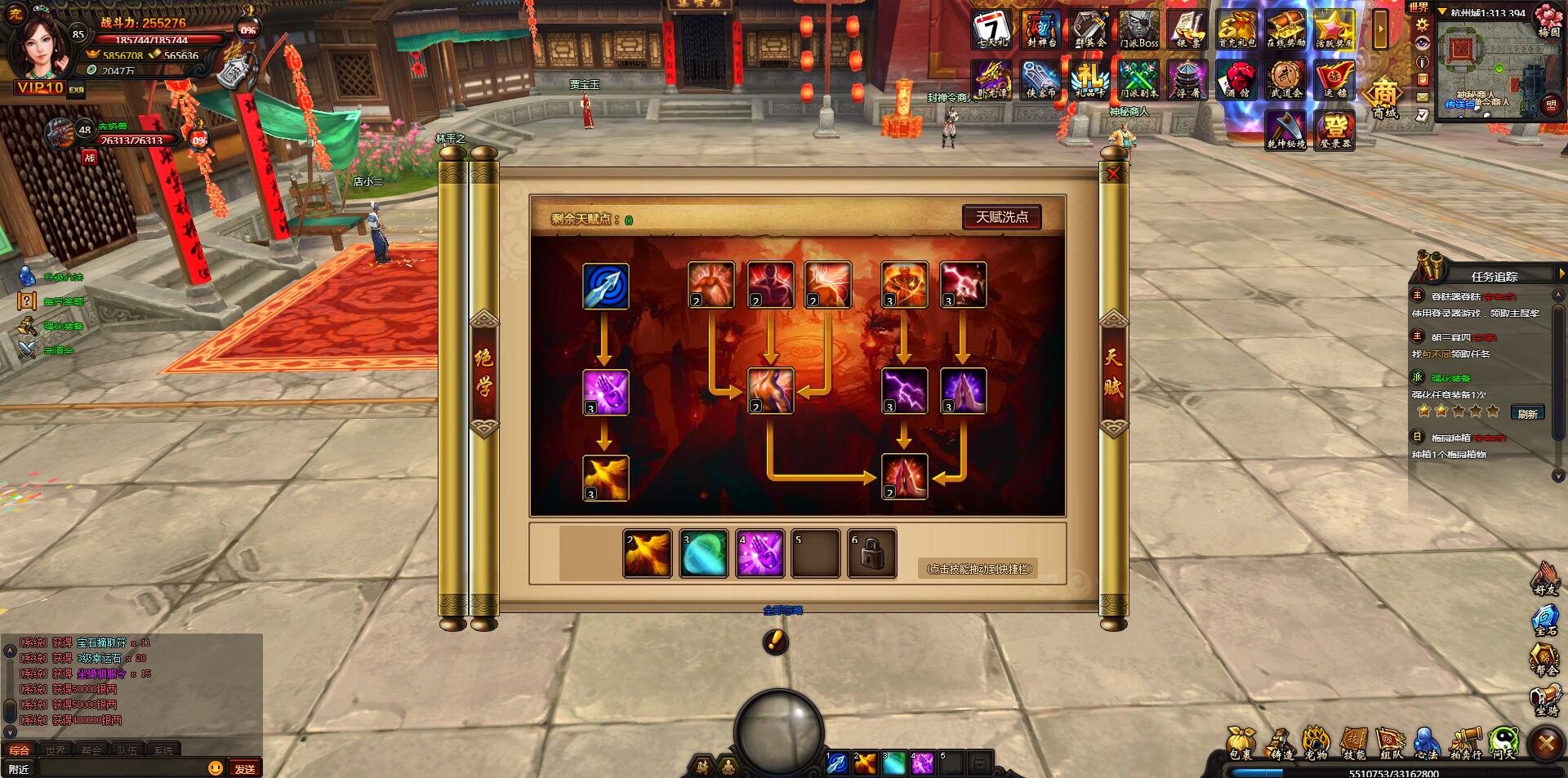Expand the 任务追踪 panel arrow

1561,275
